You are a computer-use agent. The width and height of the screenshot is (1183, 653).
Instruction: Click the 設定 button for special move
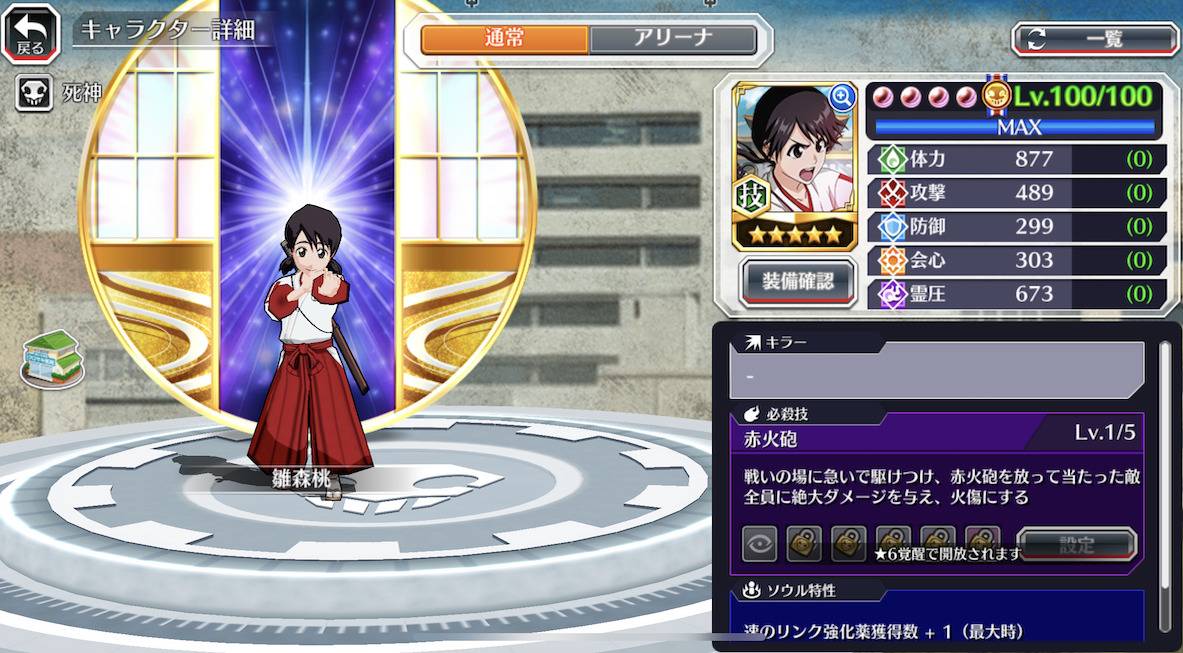coord(1077,545)
